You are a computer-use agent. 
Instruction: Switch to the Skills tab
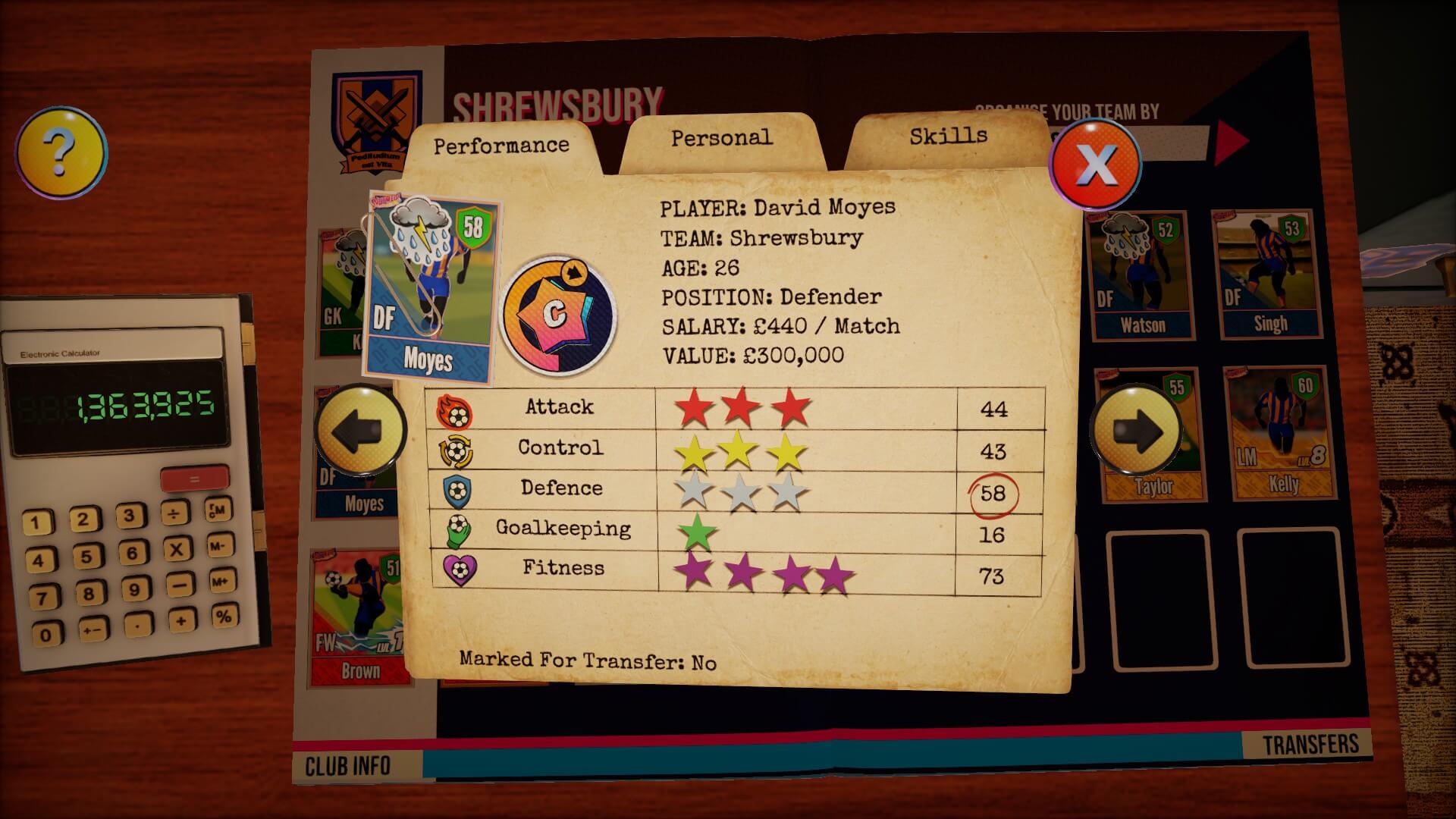coord(947,136)
